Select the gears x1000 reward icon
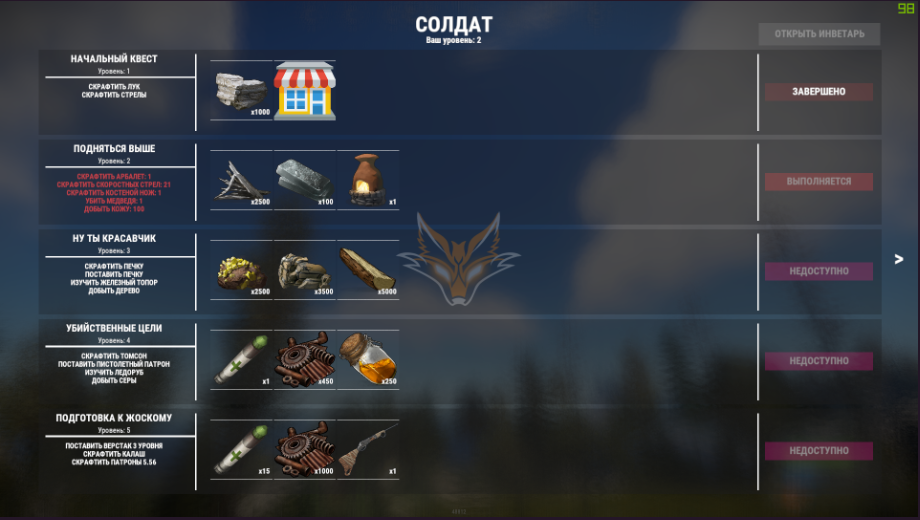920x520 pixels. [305, 450]
